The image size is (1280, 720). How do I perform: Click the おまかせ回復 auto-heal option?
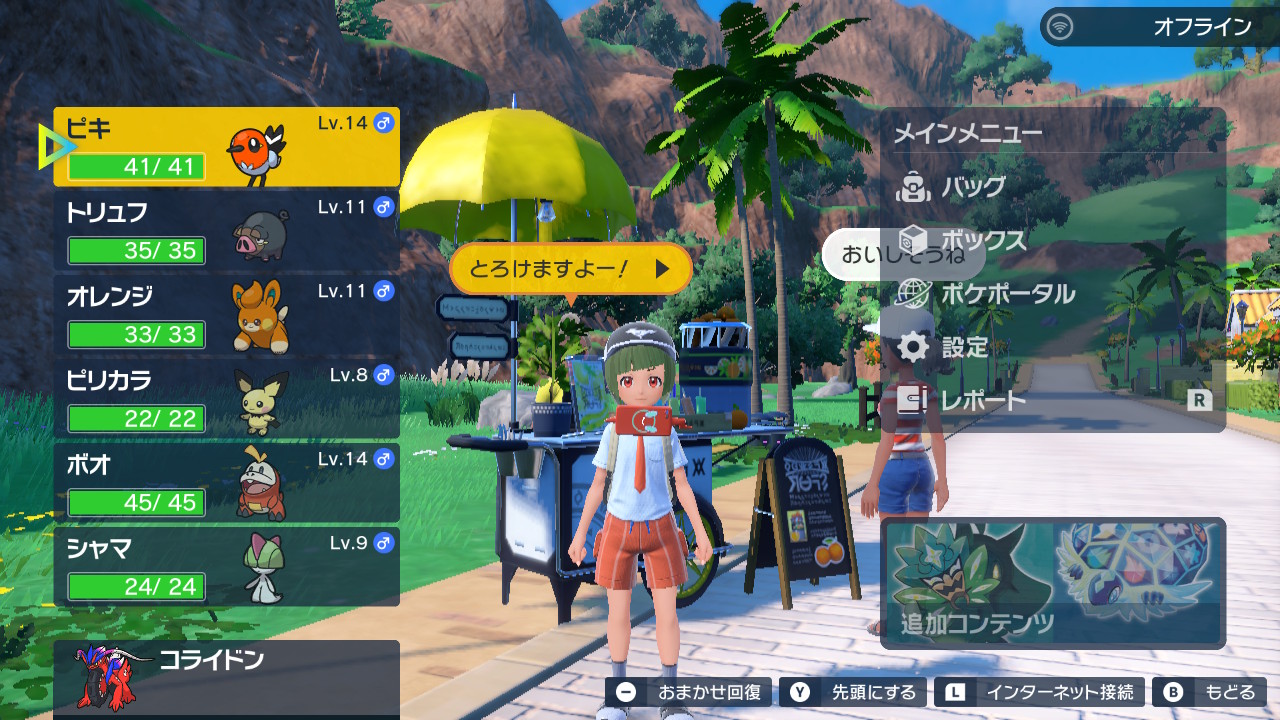[x=689, y=692]
